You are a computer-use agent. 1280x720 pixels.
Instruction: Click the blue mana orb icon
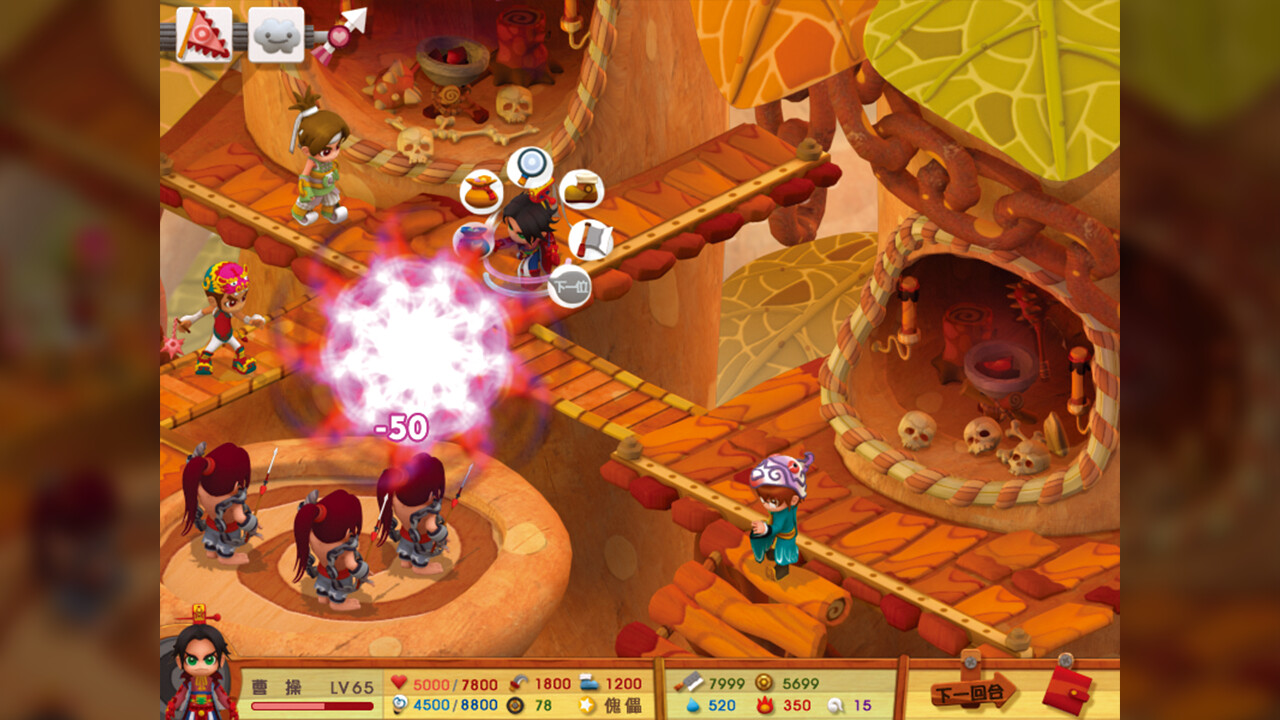coord(400,705)
